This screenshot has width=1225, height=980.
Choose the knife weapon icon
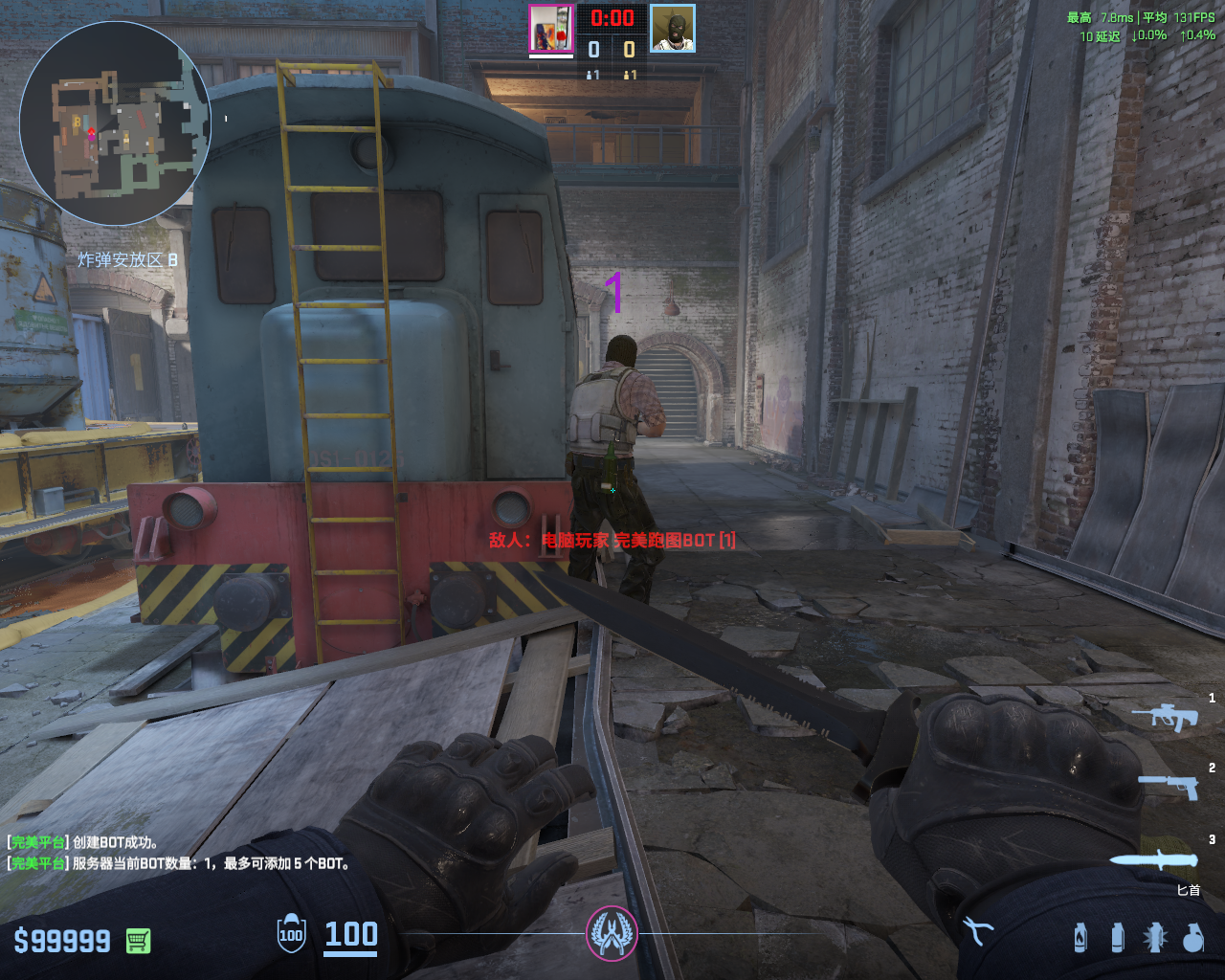tap(1154, 858)
